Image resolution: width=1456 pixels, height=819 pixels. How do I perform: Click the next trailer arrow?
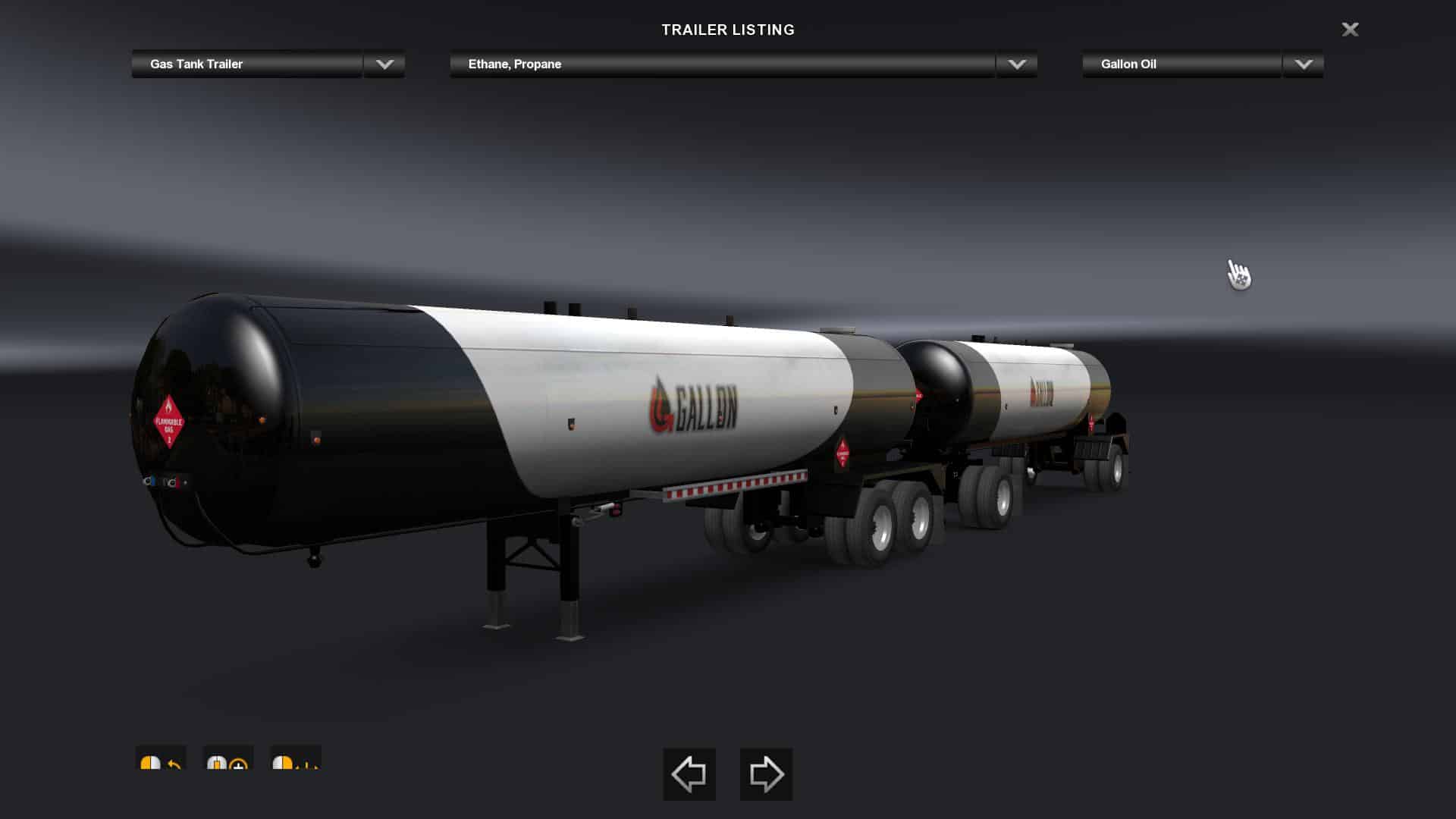coord(766,773)
